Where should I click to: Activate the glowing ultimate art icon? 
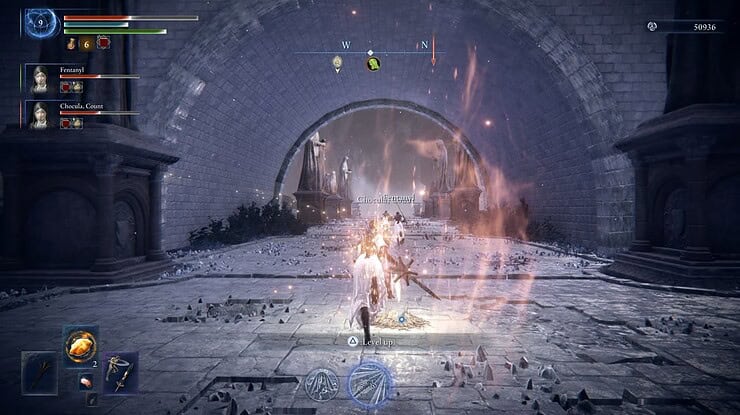369,382
